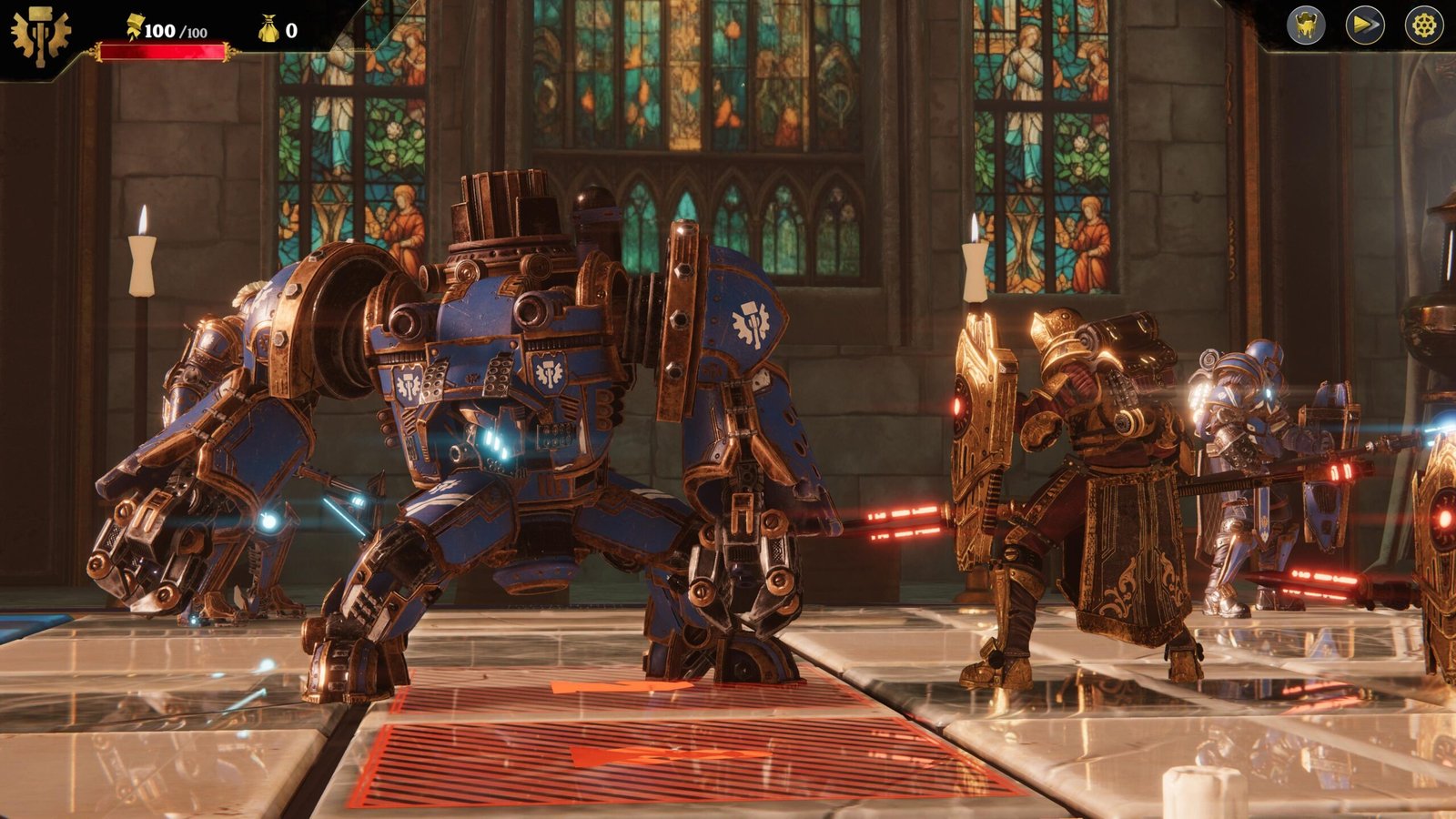
Task: Toggle the fast-forward speed button
Action: click(1365, 25)
